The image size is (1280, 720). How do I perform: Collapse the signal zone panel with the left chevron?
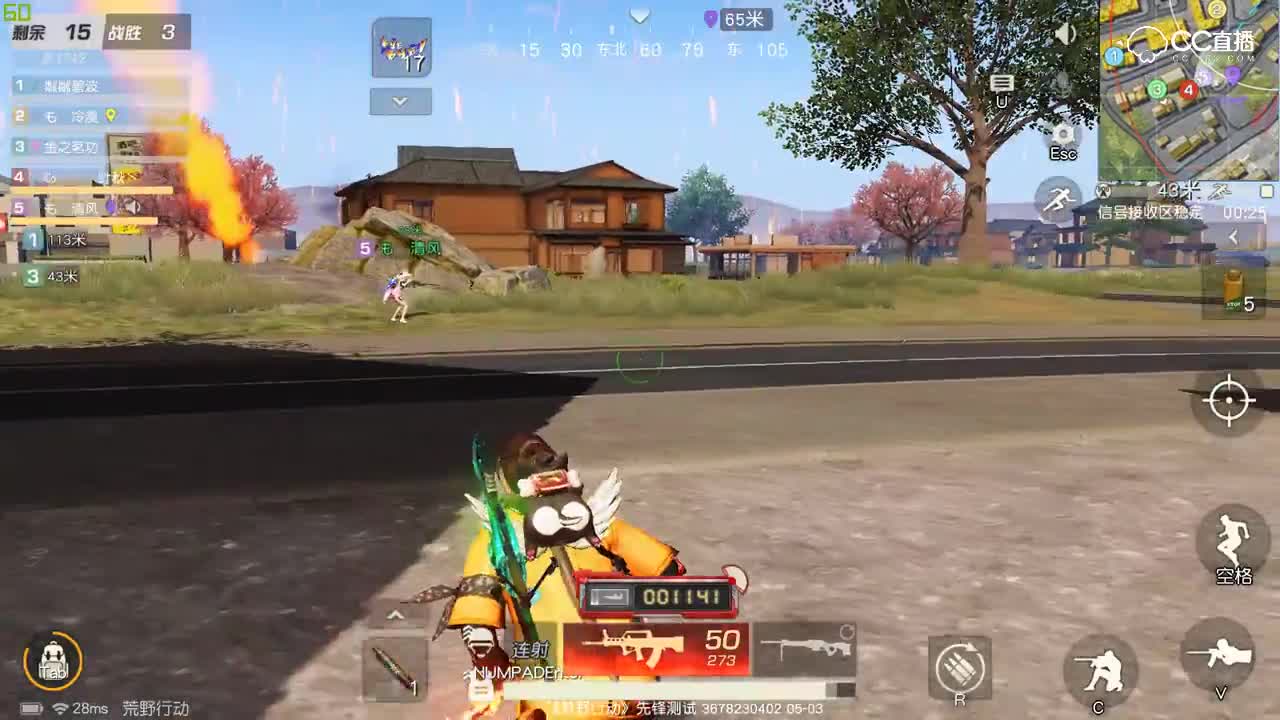pos(1234,236)
